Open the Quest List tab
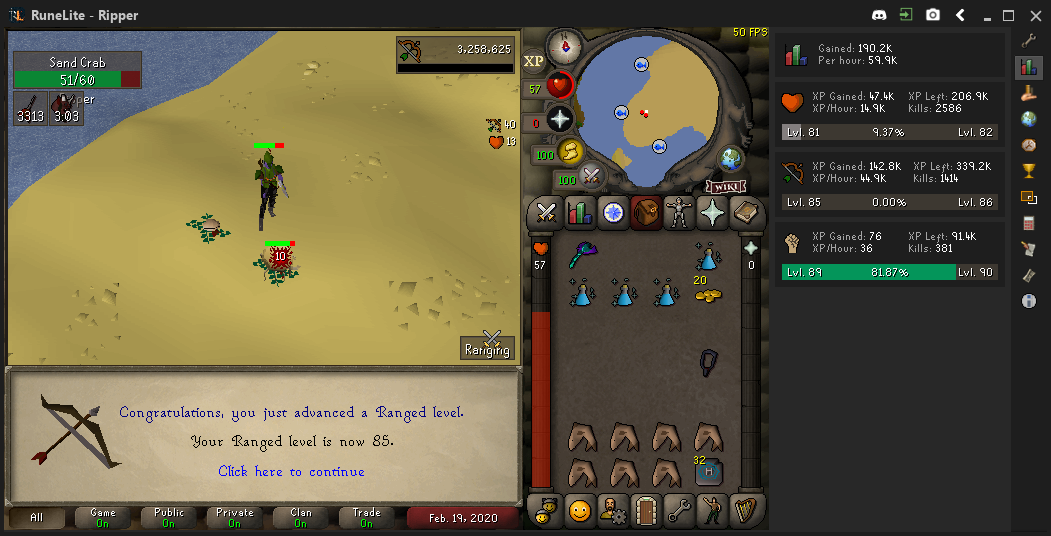The image size is (1051, 536). (612, 212)
